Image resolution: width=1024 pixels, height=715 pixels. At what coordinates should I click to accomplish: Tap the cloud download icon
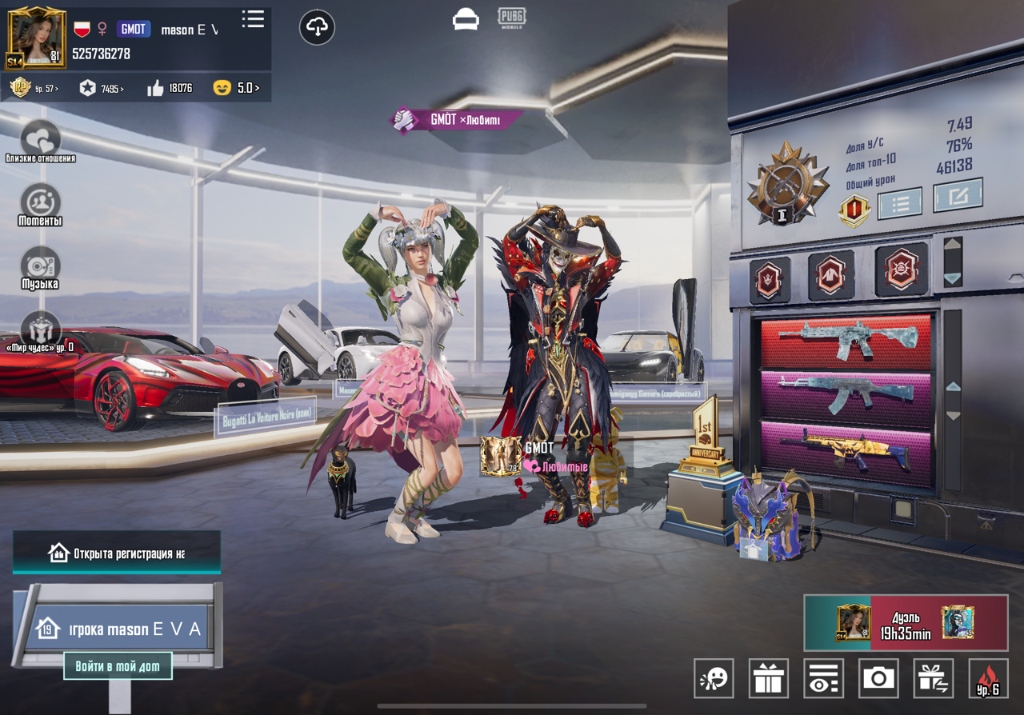(317, 27)
